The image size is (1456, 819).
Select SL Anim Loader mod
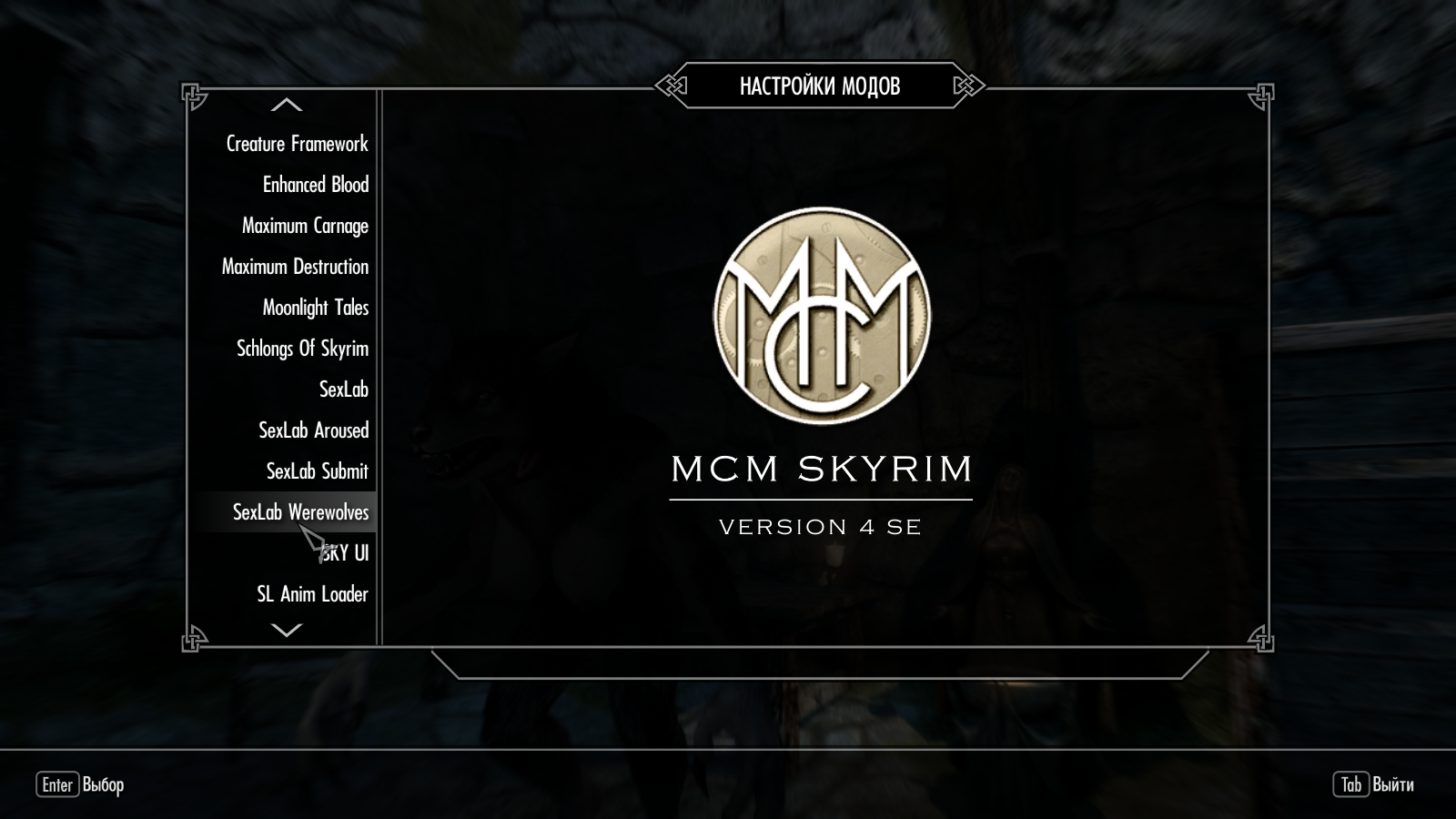pyautogui.click(x=312, y=594)
